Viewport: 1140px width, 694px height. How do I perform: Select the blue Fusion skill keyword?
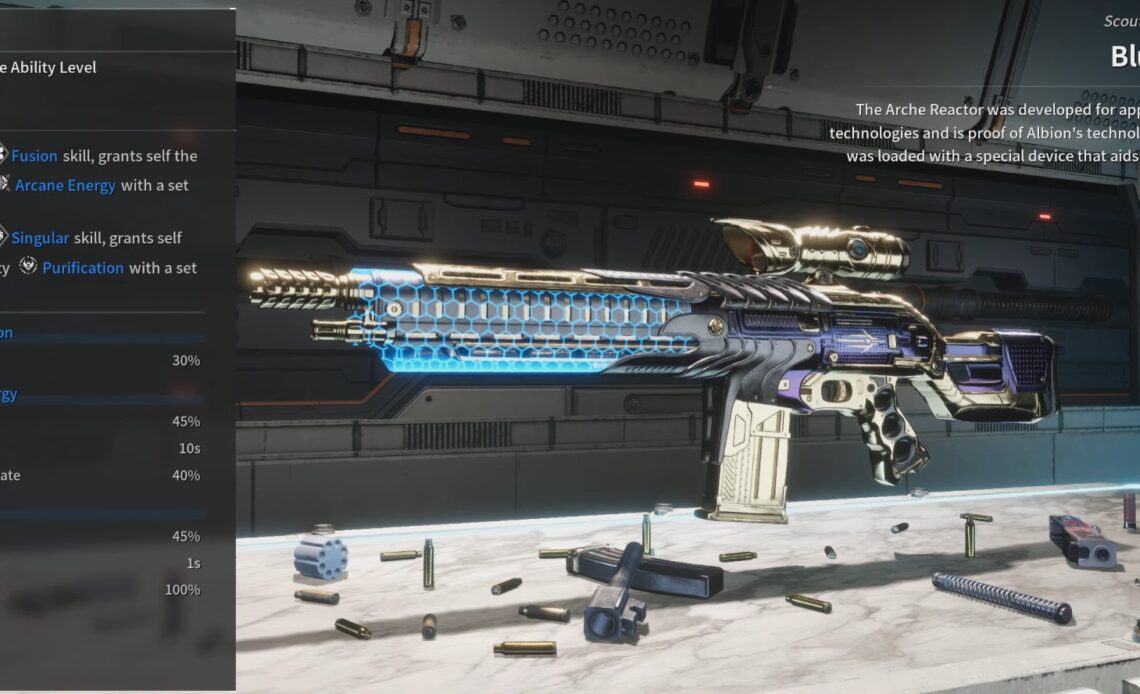tap(34, 156)
